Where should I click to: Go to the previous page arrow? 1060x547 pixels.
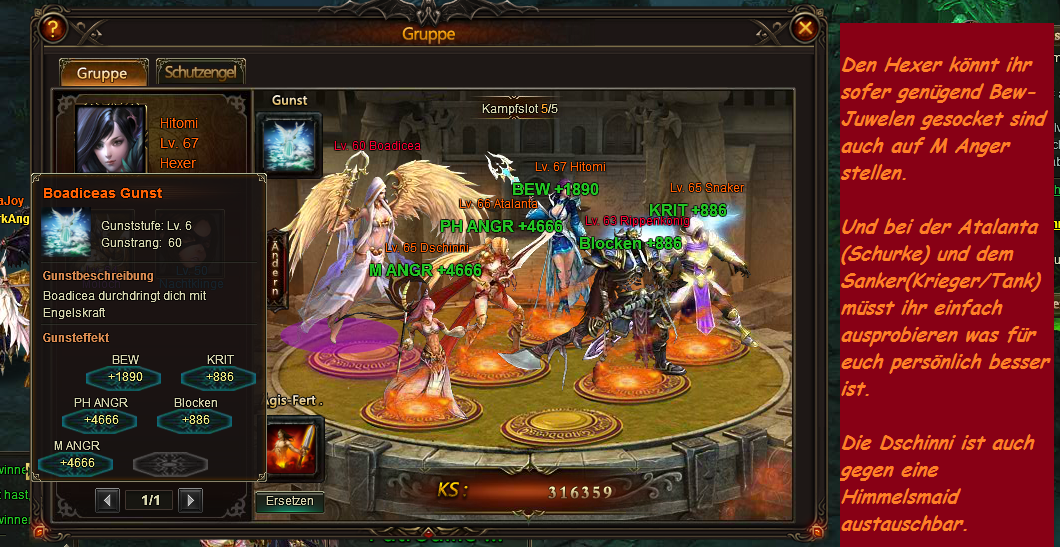pyautogui.click(x=108, y=499)
